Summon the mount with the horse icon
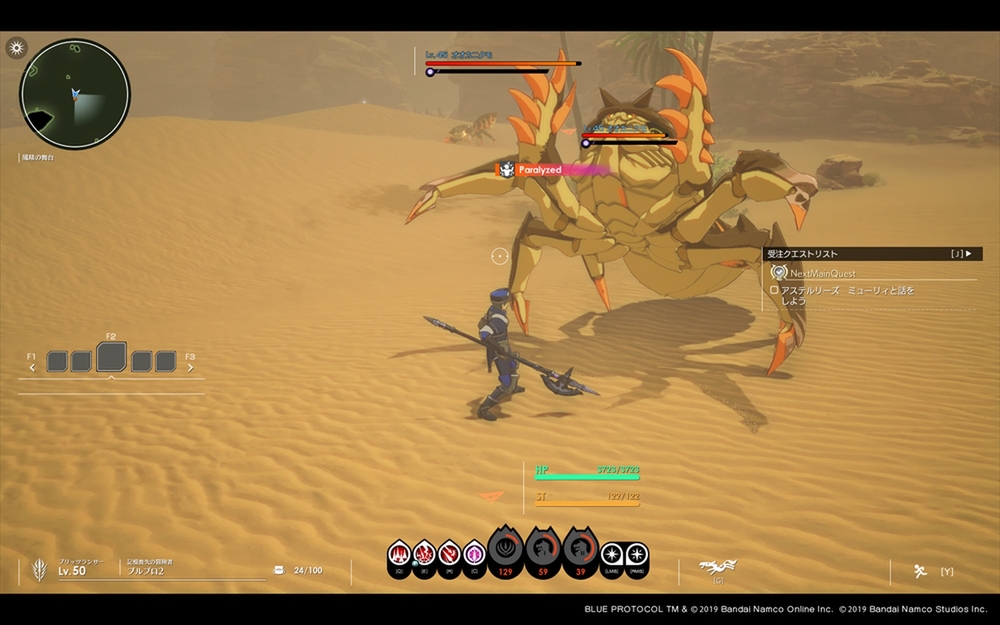The width and height of the screenshot is (1000, 625). pyautogui.click(x=716, y=566)
